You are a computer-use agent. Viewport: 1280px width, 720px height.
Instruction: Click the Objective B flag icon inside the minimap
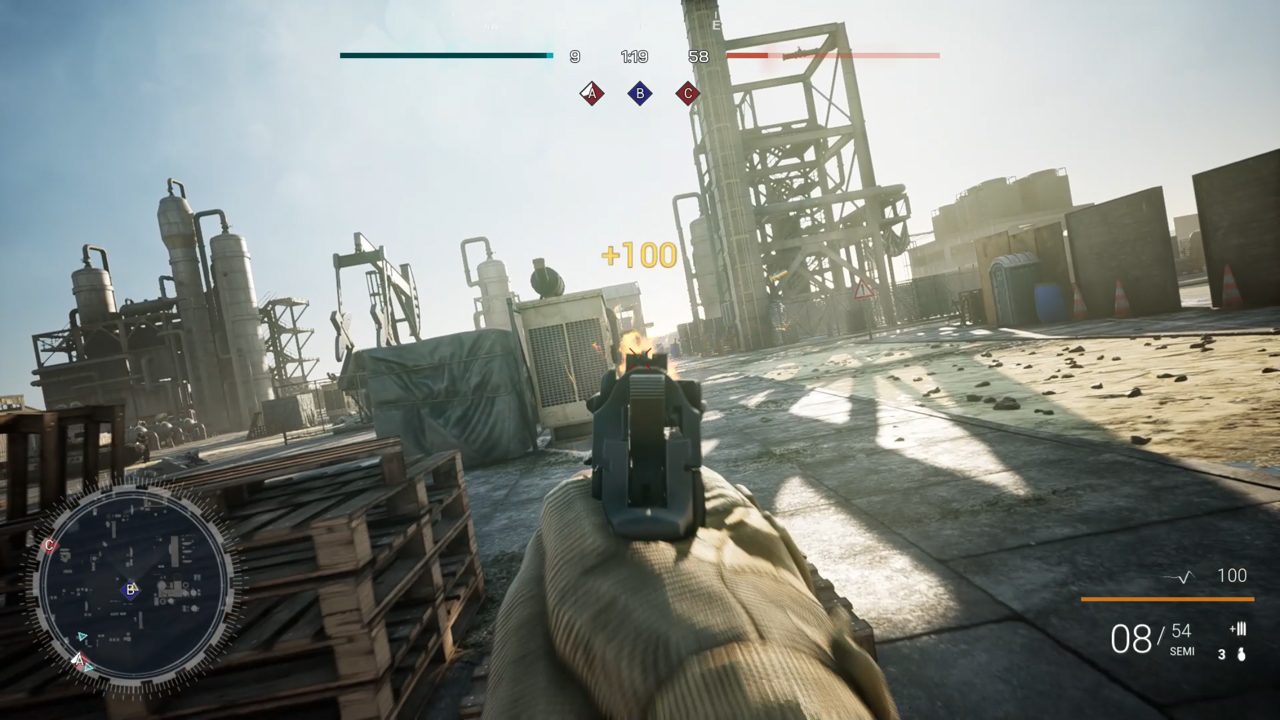[131, 590]
